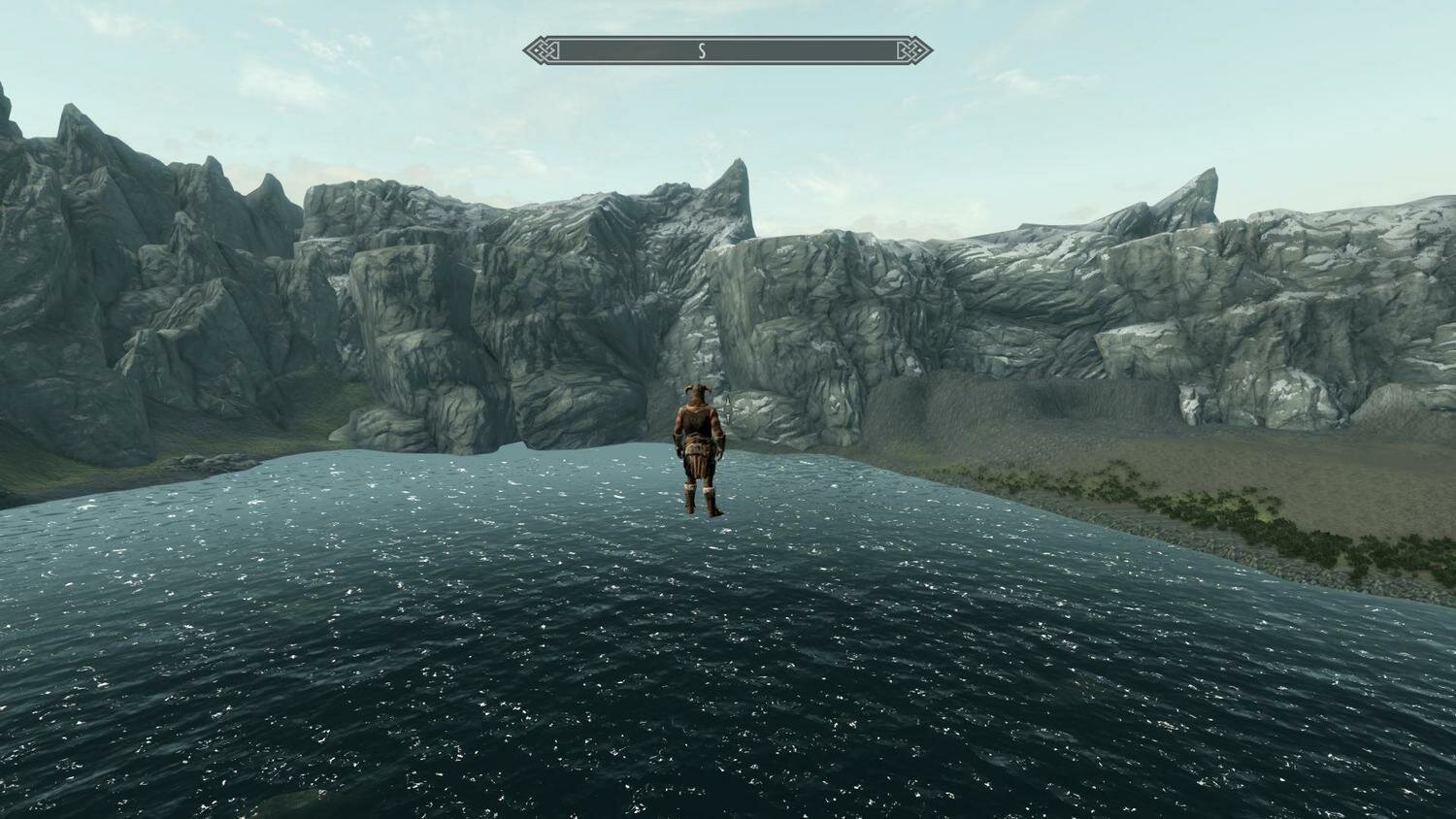Image resolution: width=1456 pixels, height=819 pixels.
Task: Select the player's horned helmet
Action: point(695,391)
